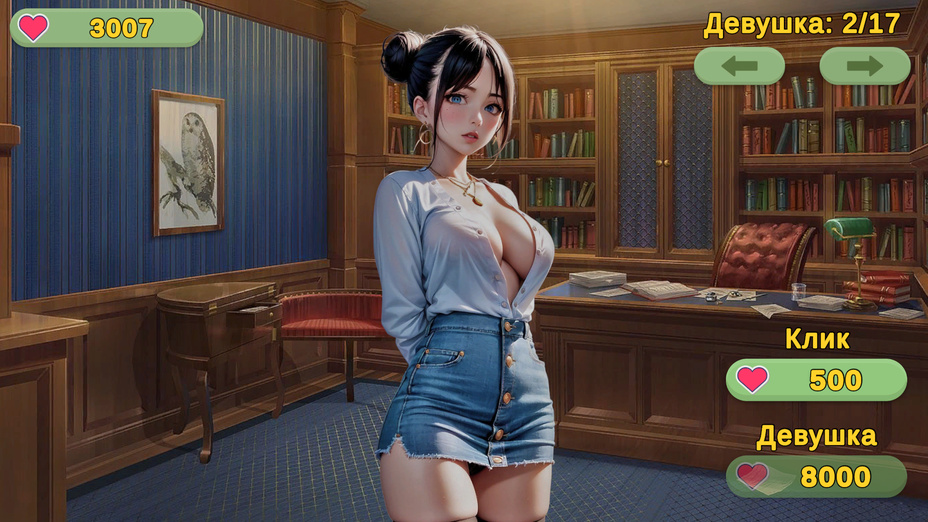Buy the Клик upgrade for 500 hearts
The image size is (928, 522).
[816, 380]
